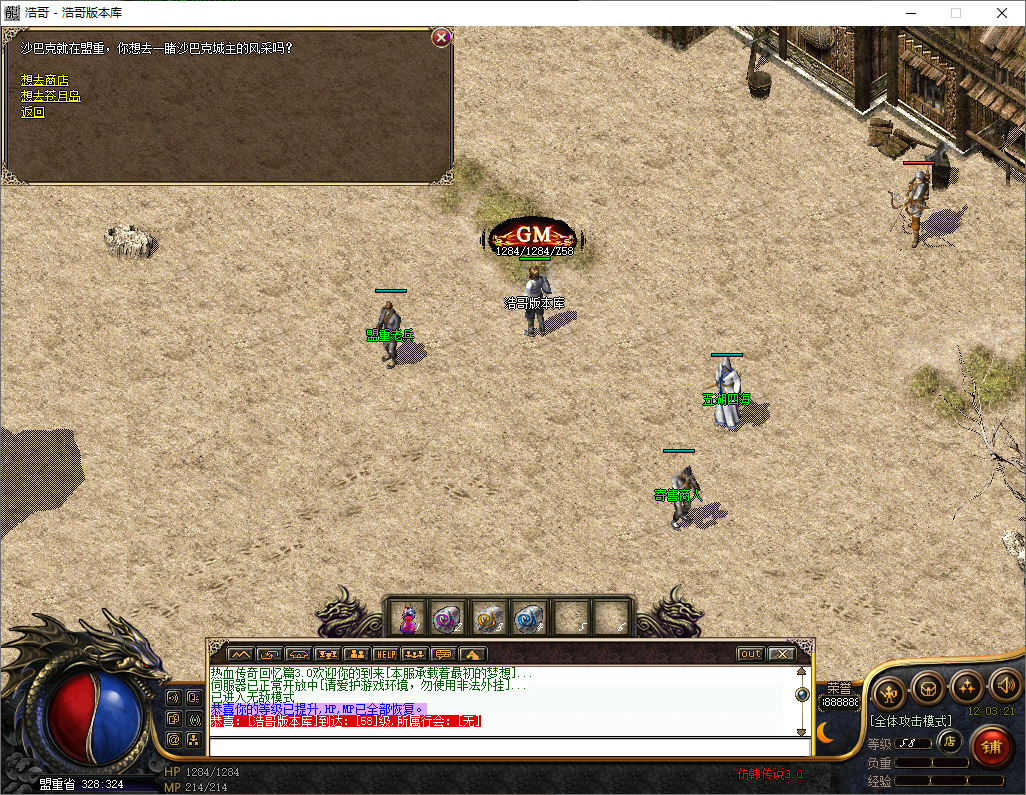
Task: Open the character equipment panel icon
Action: [888, 689]
